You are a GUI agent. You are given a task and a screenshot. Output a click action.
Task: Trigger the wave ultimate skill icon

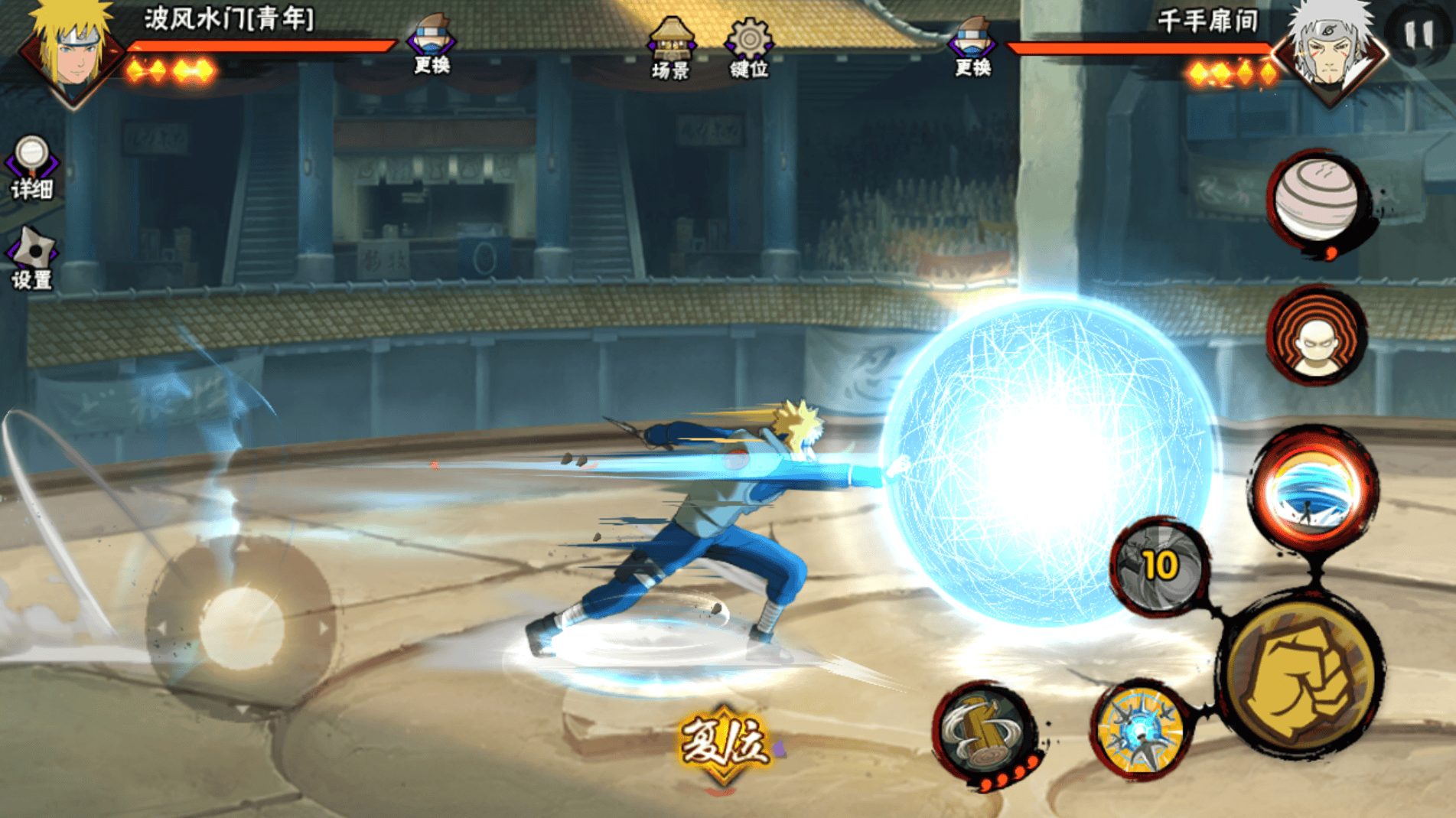pyautogui.click(x=1314, y=488)
